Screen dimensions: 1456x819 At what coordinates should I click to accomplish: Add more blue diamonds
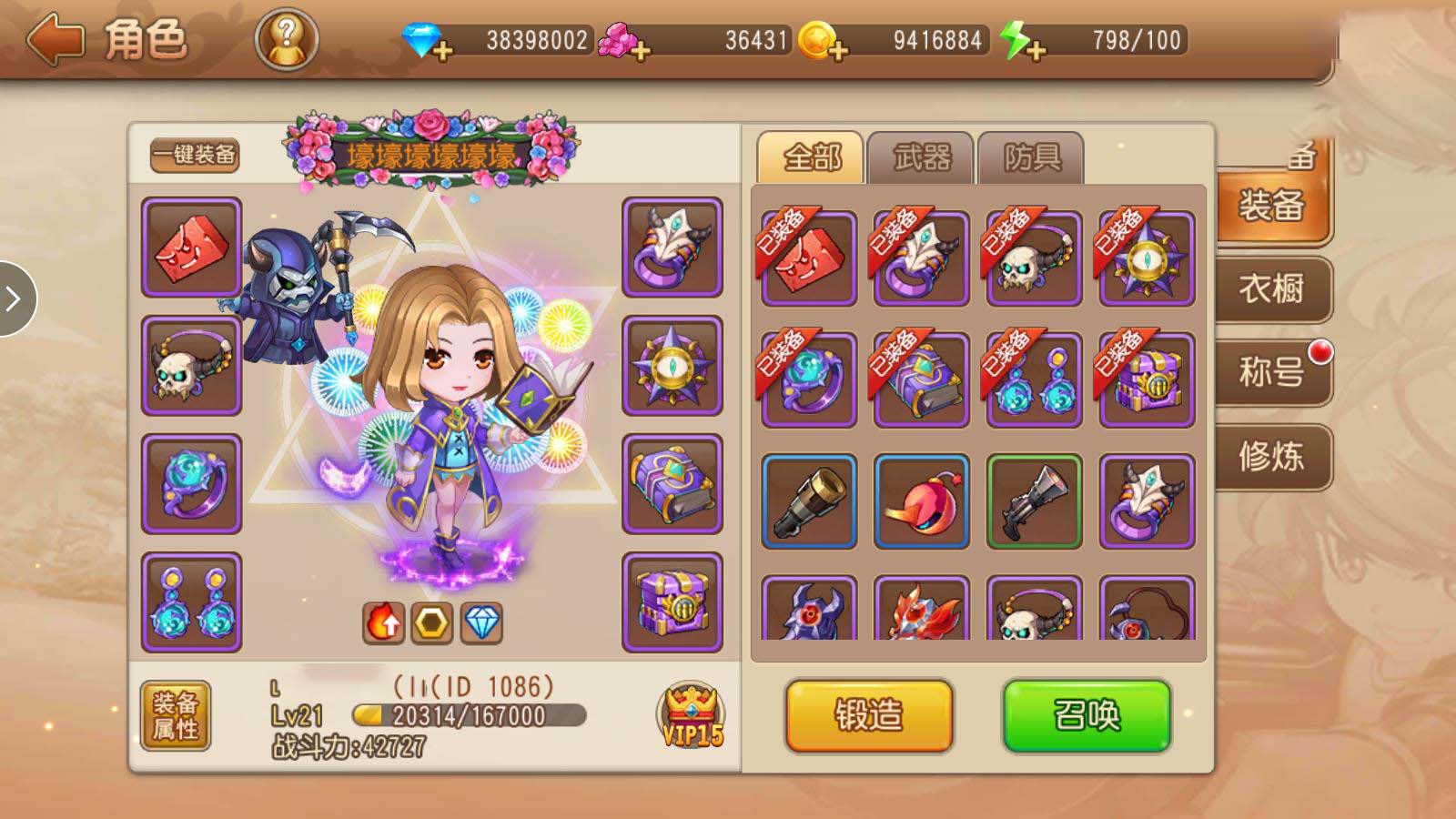(x=443, y=50)
